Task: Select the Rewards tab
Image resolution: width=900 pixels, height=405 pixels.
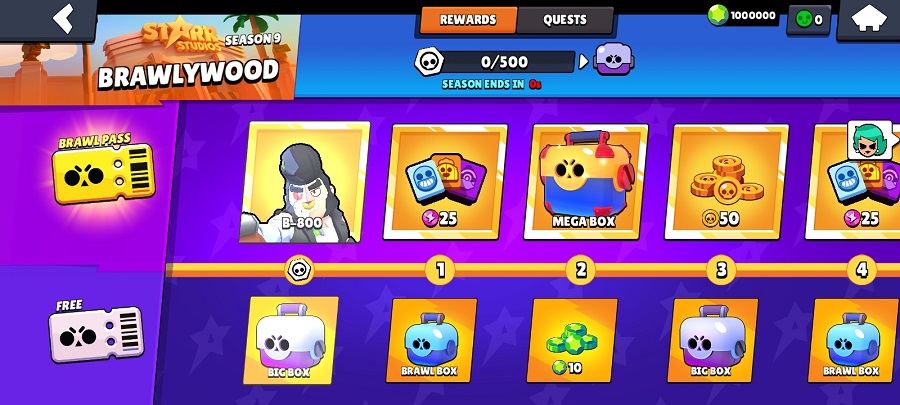Action: [468, 19]
